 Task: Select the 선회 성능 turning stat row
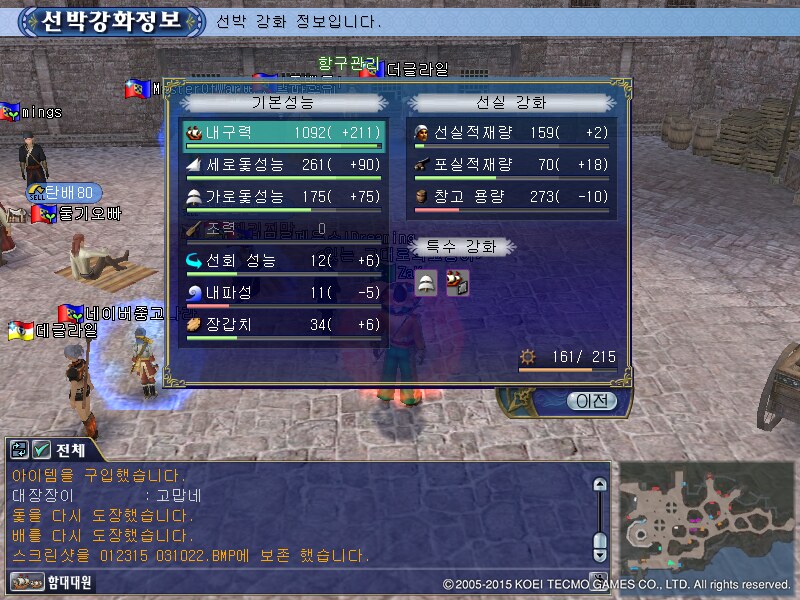(284, 260)
